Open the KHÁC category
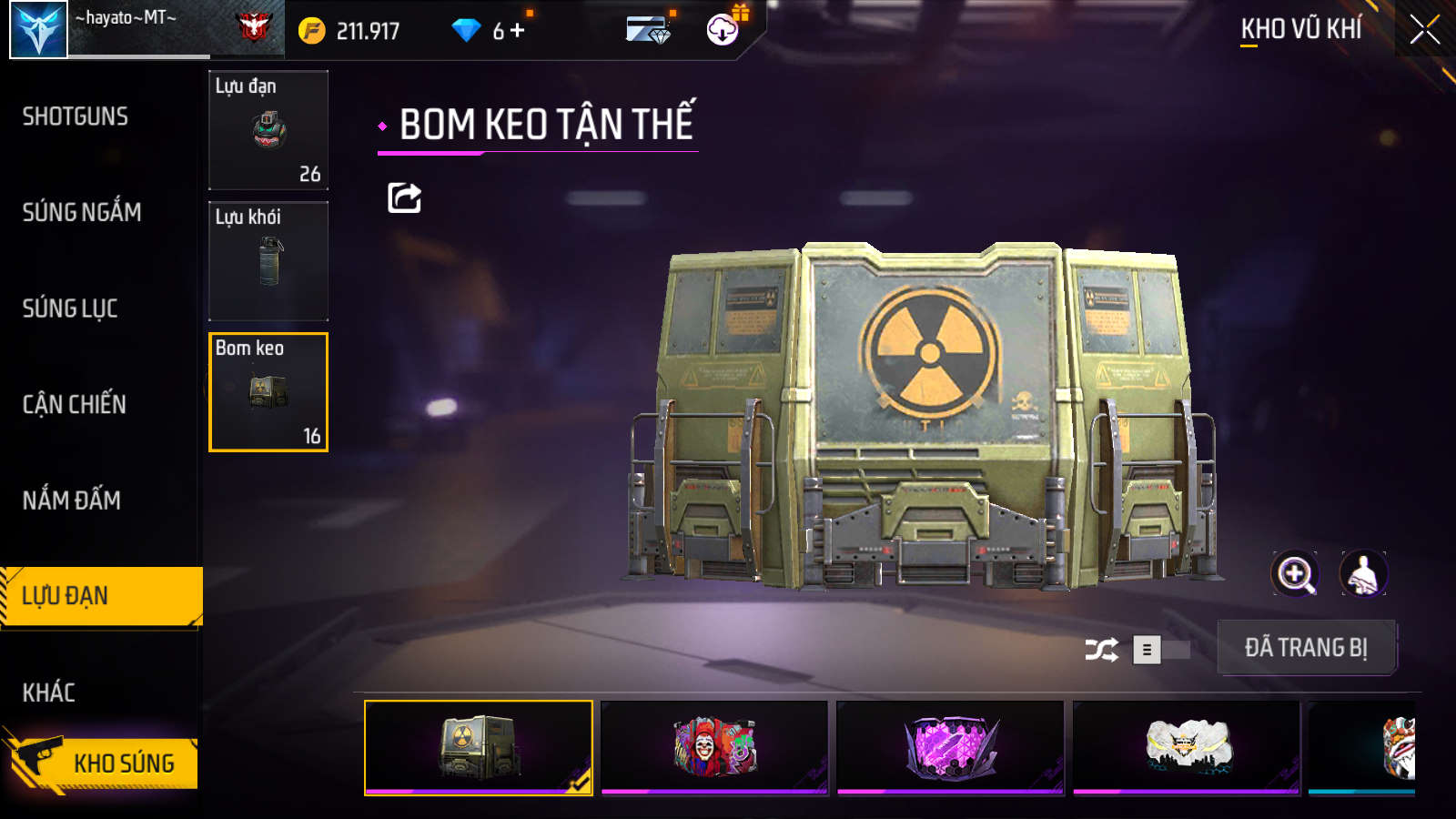The width and height of the screenshot is (1456, 819). click(x=49, y=693)
